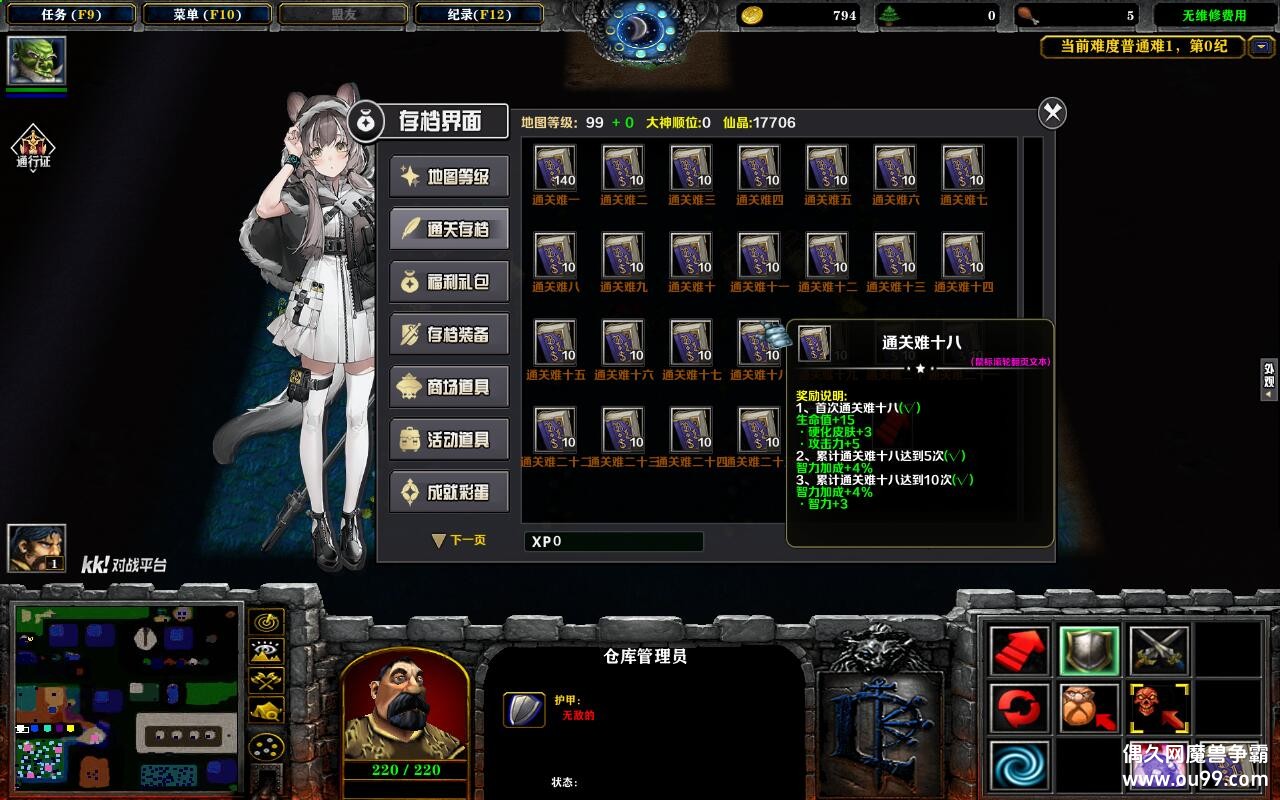The width and height of the screenshot is (1280, 800).
Task: Select the 通关存档 category
Action: (449, 229)
